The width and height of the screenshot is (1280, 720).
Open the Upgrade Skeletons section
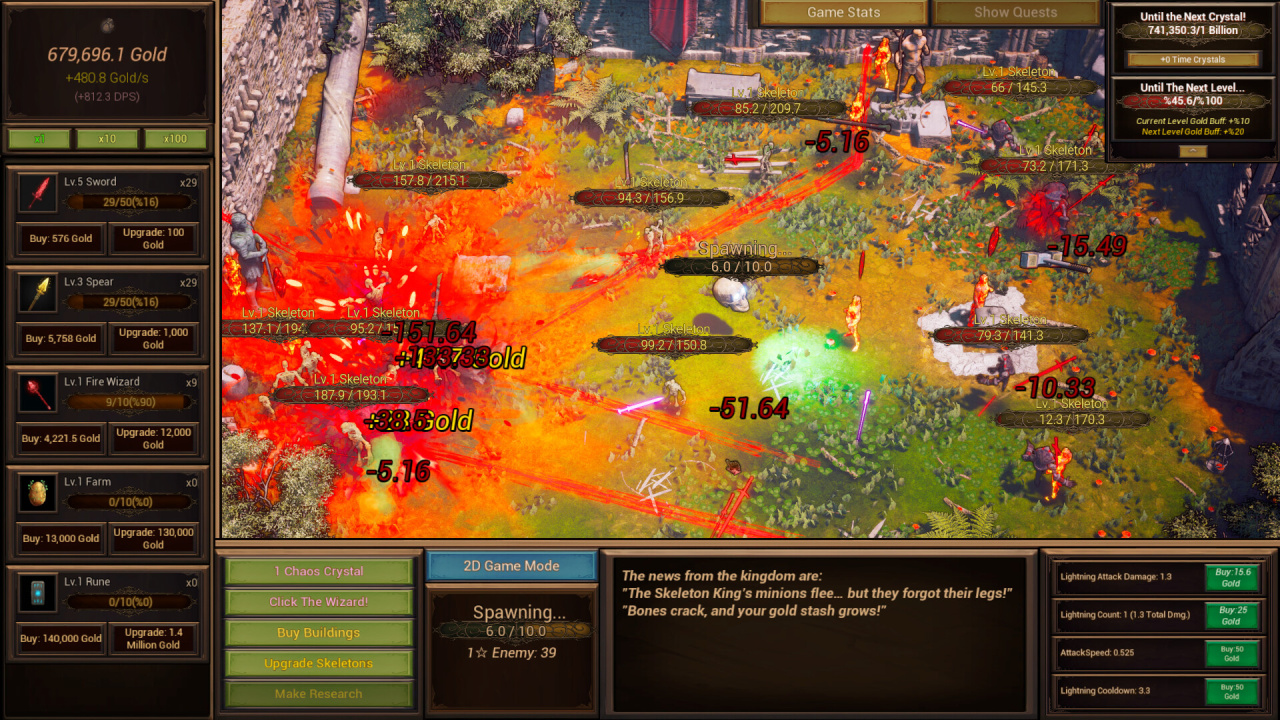coord(319,664)
